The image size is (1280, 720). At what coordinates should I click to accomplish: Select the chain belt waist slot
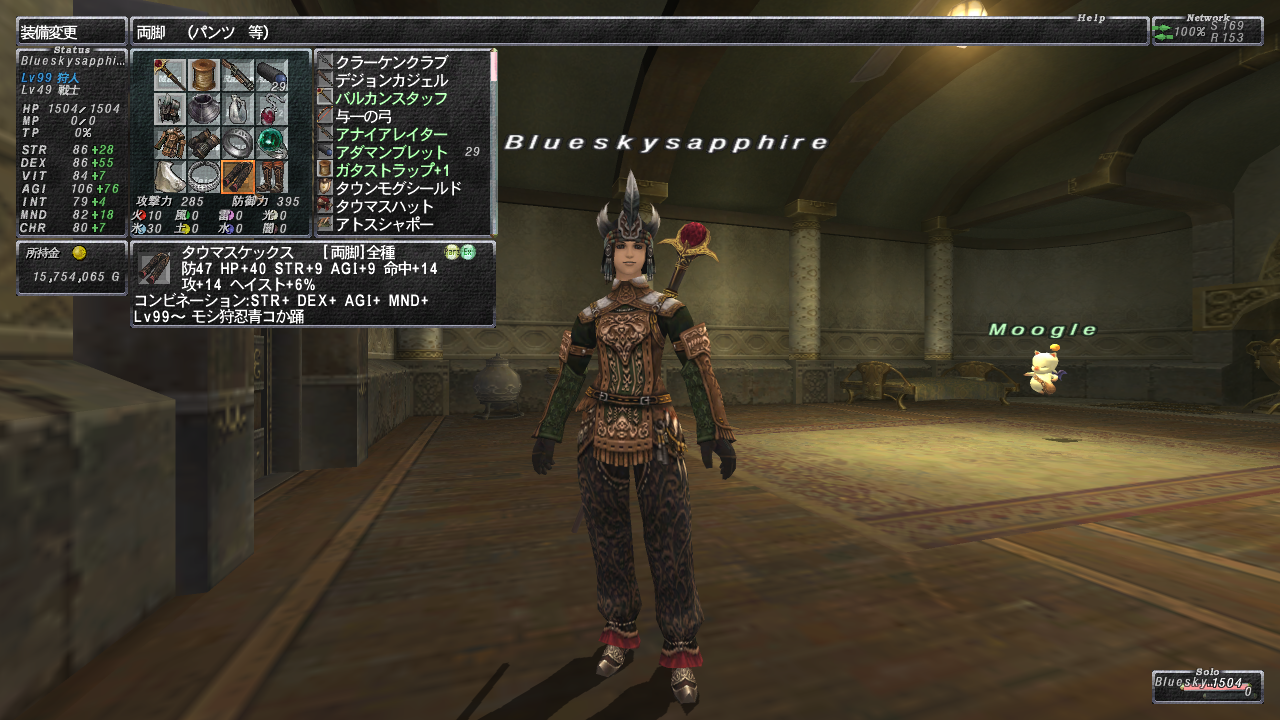(204, 177)
